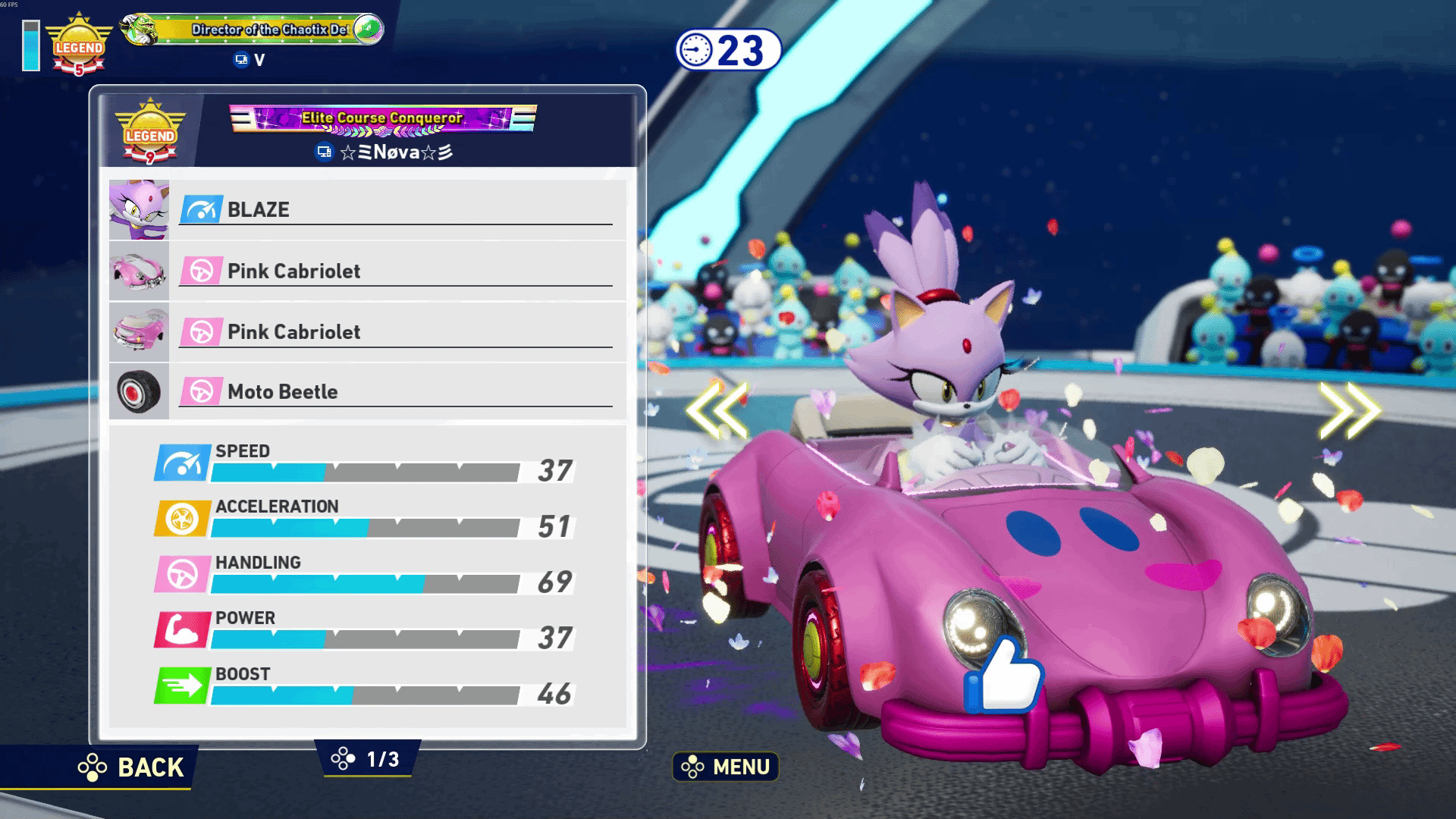
Task: View the Elite Course Conqueror player banner
Action: pos(383,118)
